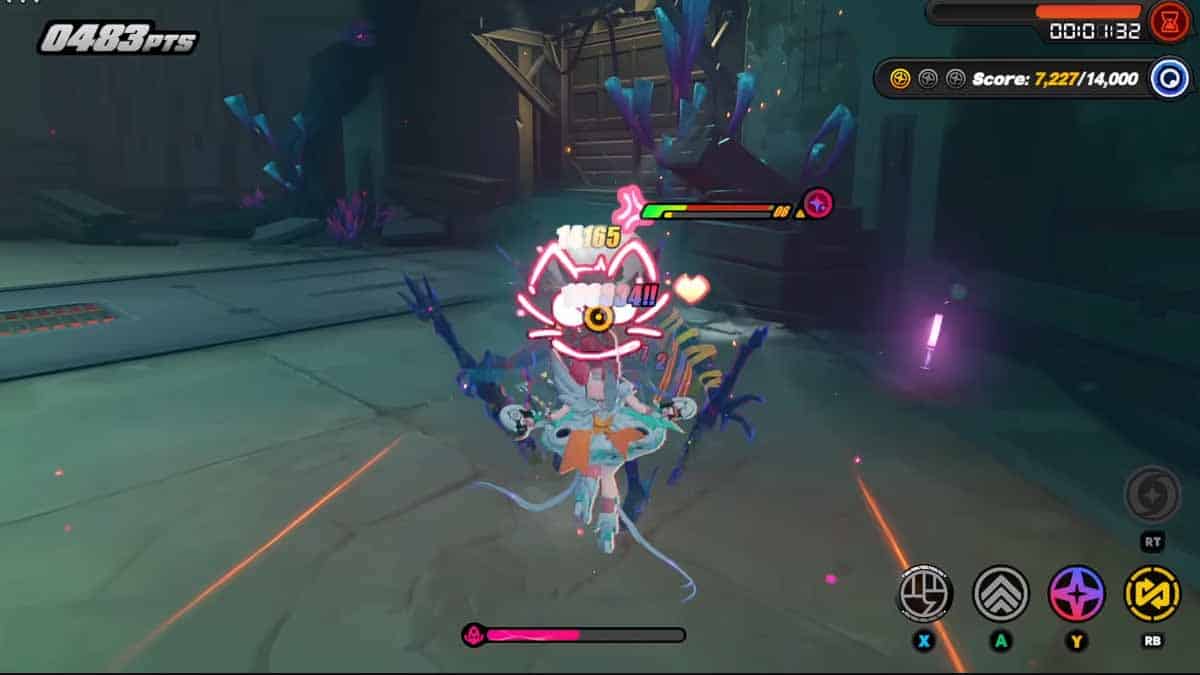
Task: Click the red hourglass timer icon
Action: click(1169, 21)
